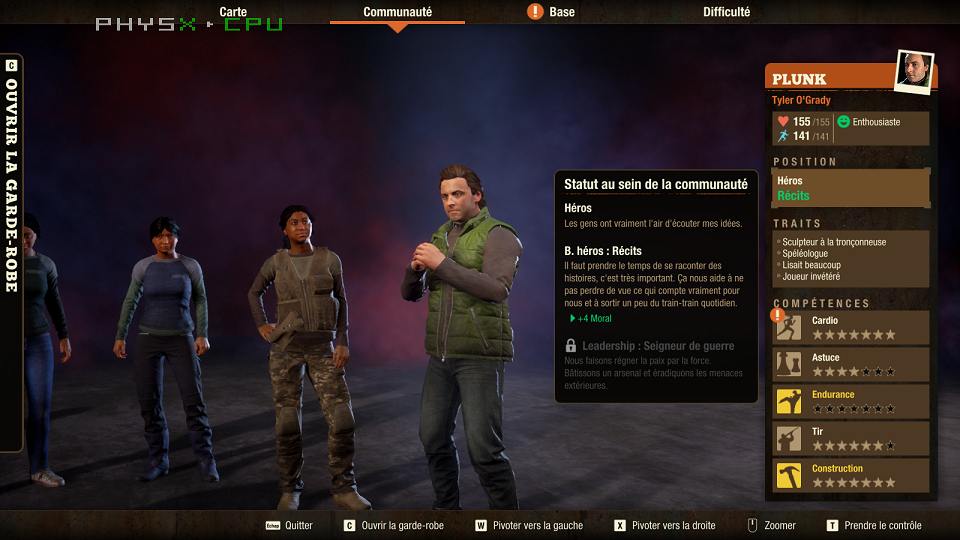The height and width of the screenshot is (540, 960).
Task: Switch to the Carte tab
Action: 233,12
